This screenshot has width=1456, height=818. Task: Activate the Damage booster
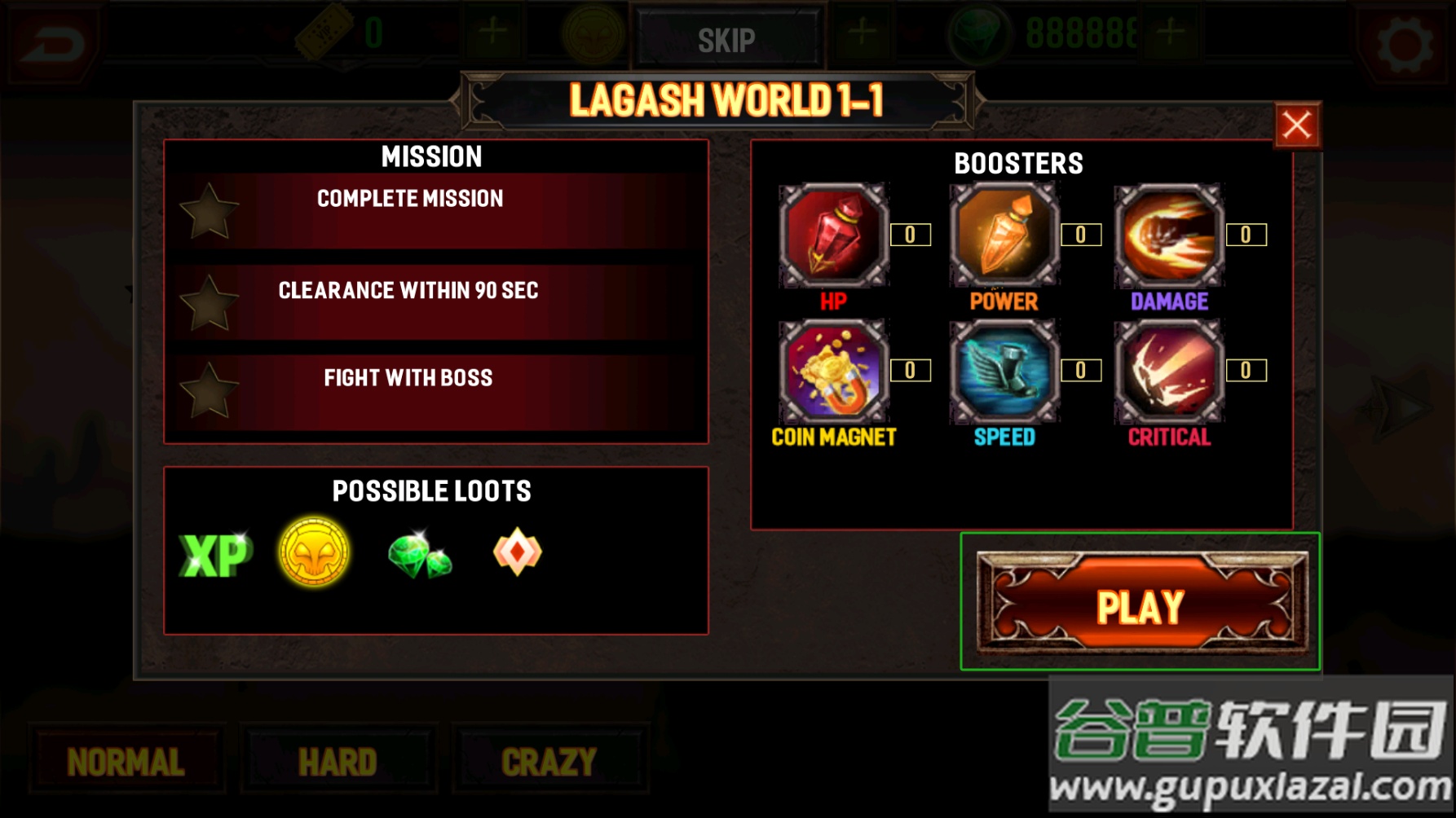pyautogui.click(x=1169, y=235)
